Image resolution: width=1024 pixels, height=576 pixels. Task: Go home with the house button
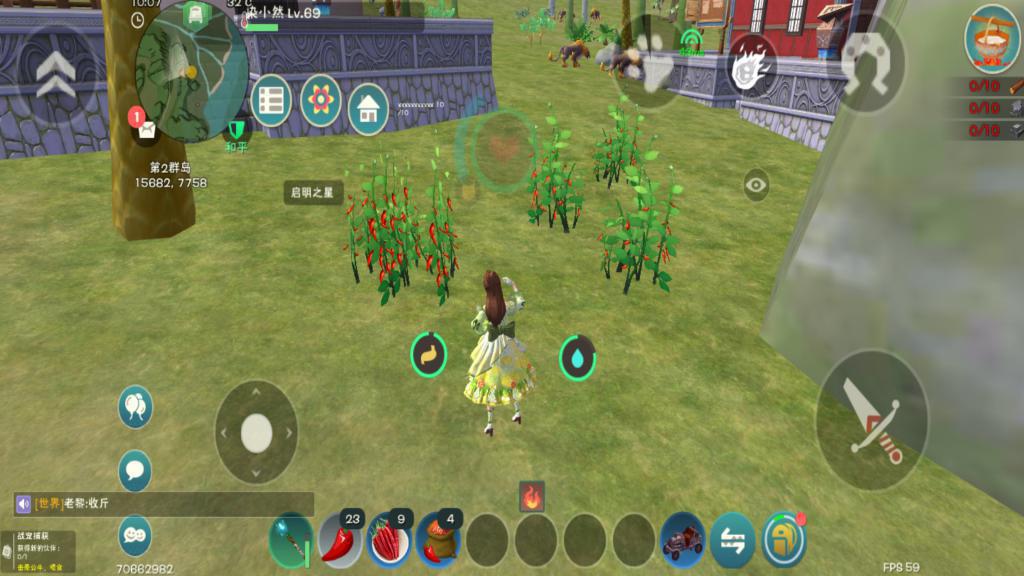pos(368,109)
